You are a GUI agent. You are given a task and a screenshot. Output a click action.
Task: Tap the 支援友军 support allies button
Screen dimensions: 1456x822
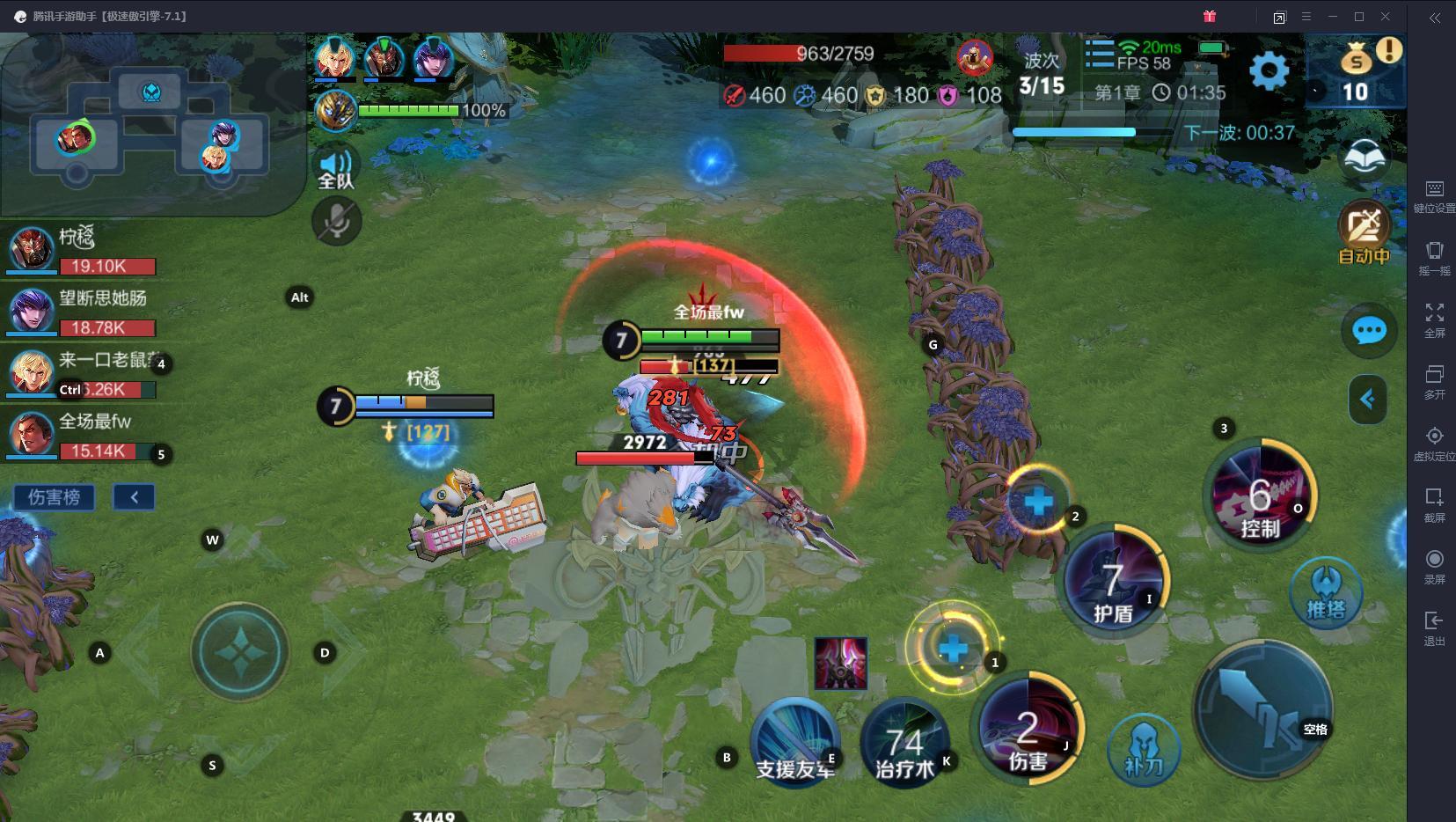(794, 744)
